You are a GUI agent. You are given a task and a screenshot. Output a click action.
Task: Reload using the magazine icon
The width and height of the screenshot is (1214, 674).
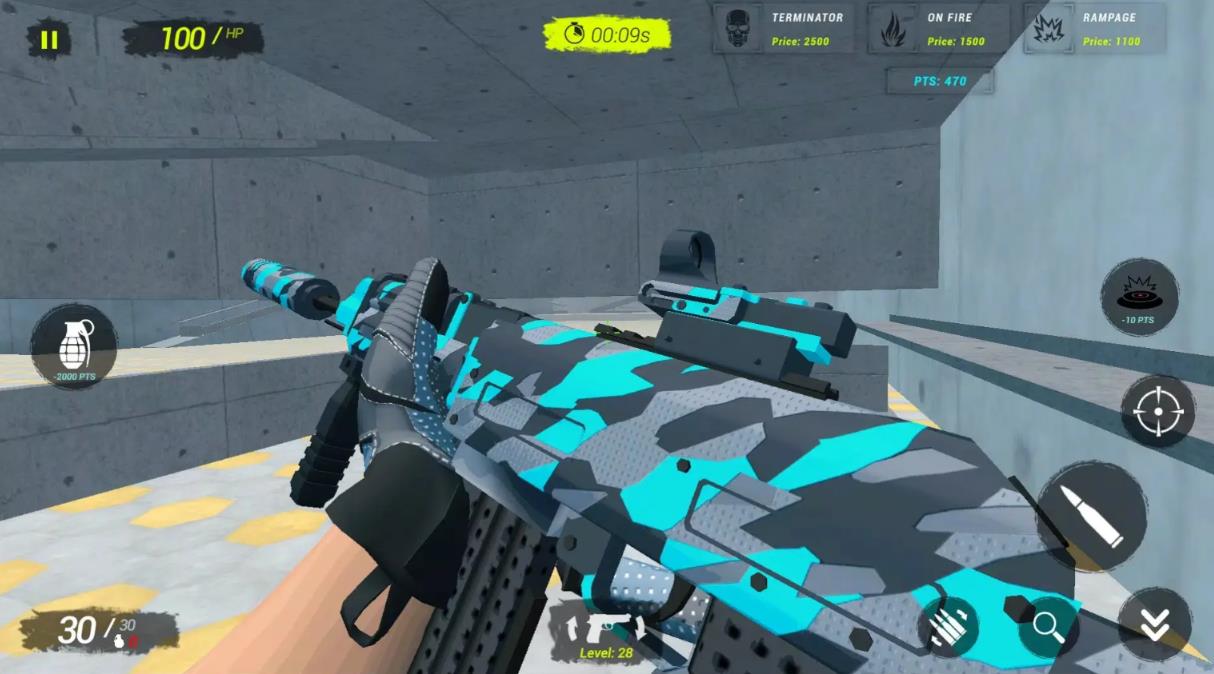tap(947, 626)
